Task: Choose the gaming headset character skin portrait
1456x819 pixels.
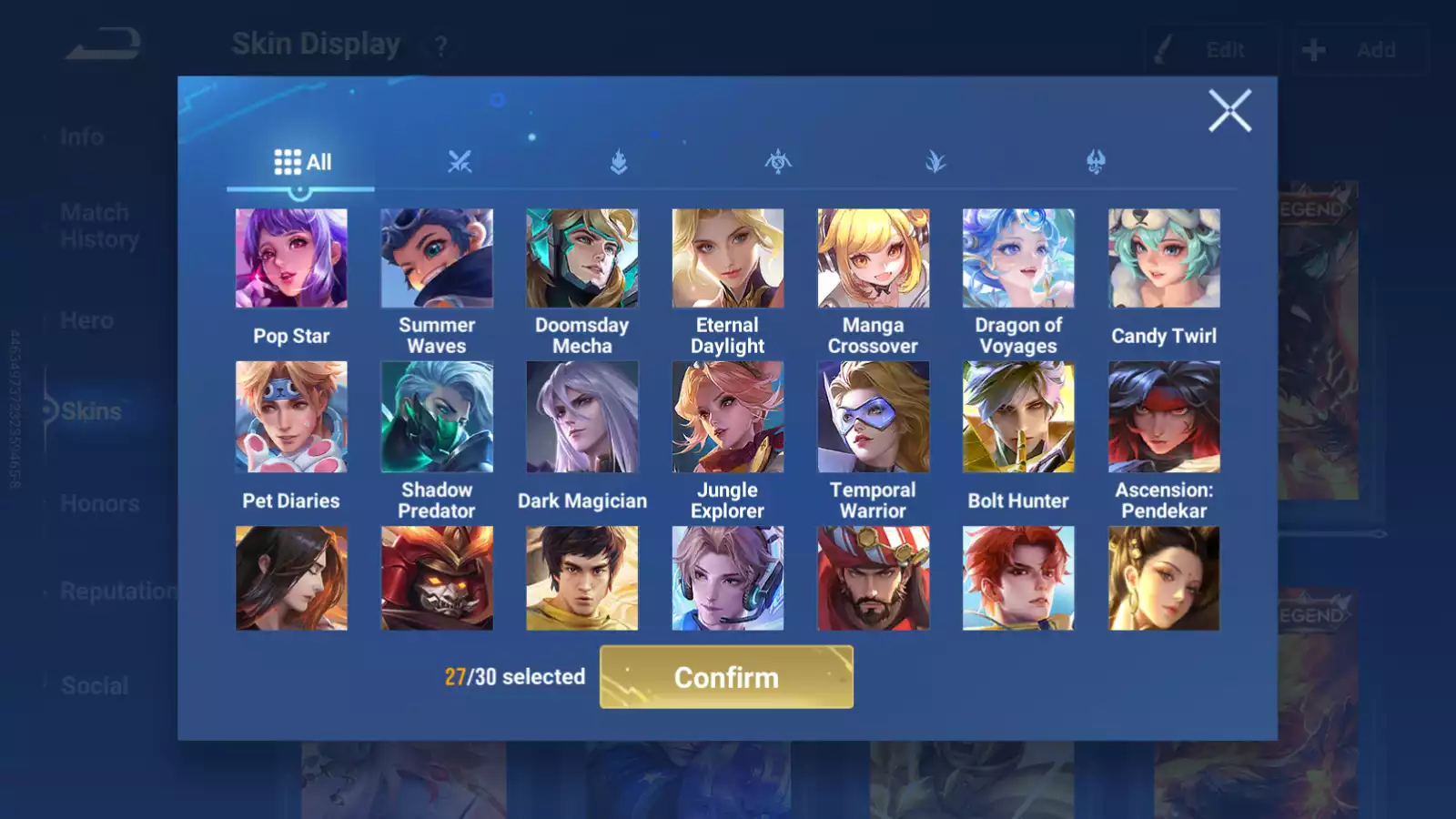Action: 728,578
